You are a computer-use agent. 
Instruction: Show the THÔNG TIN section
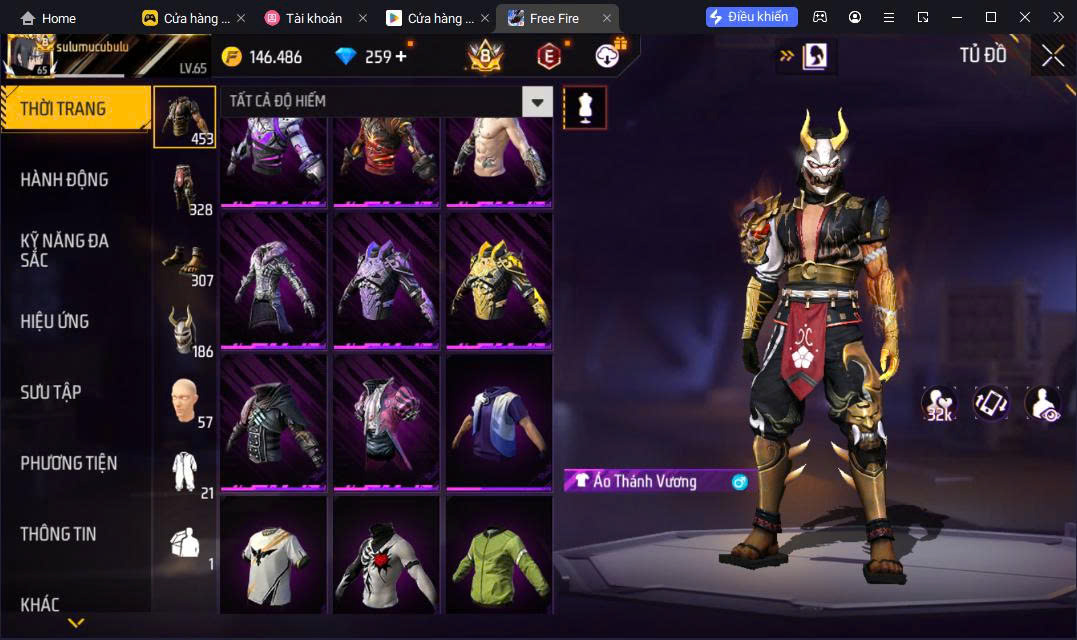point(58,534)
